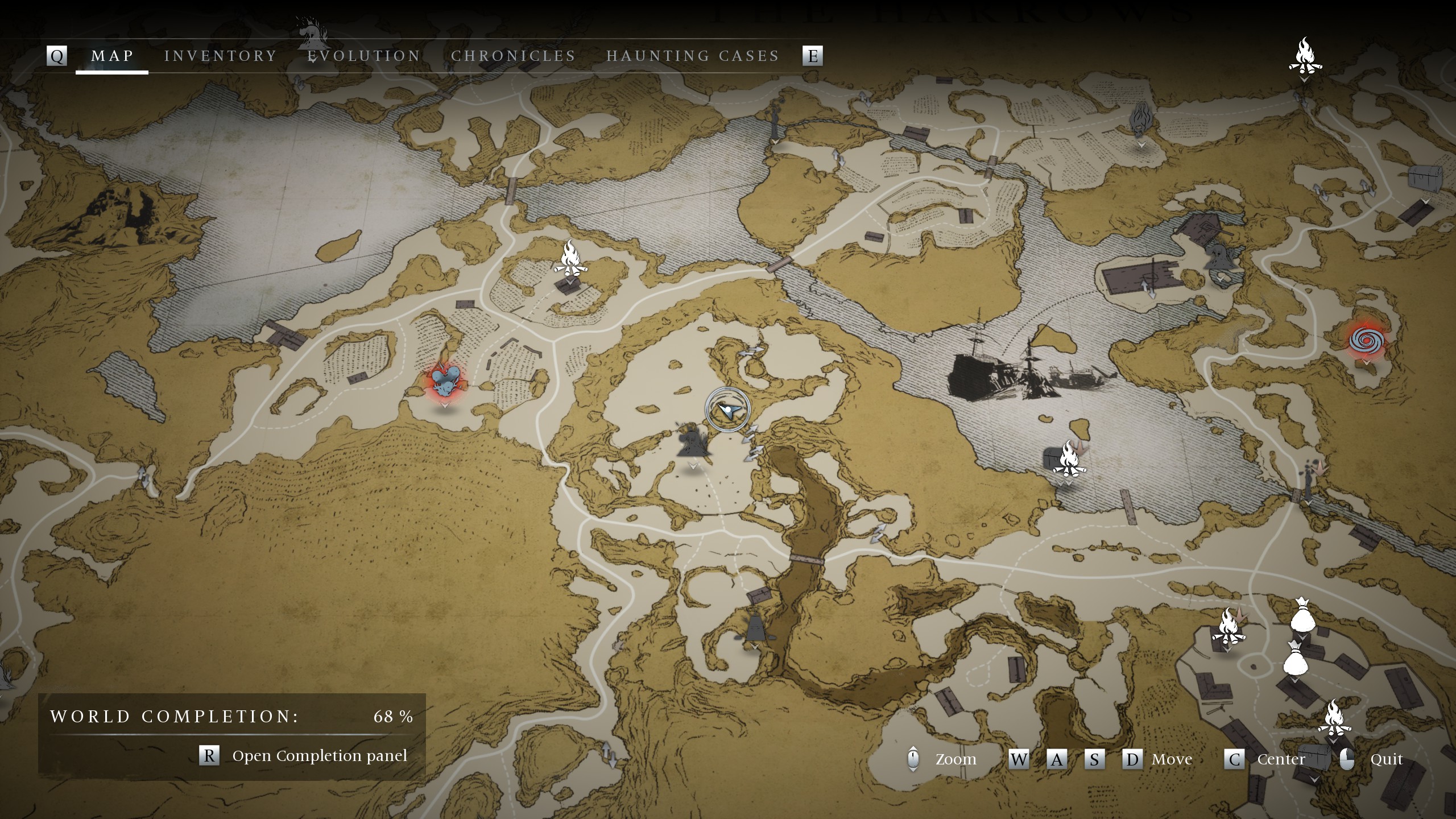
Task: Open the Evolution tab
Action: click(364, 56)
